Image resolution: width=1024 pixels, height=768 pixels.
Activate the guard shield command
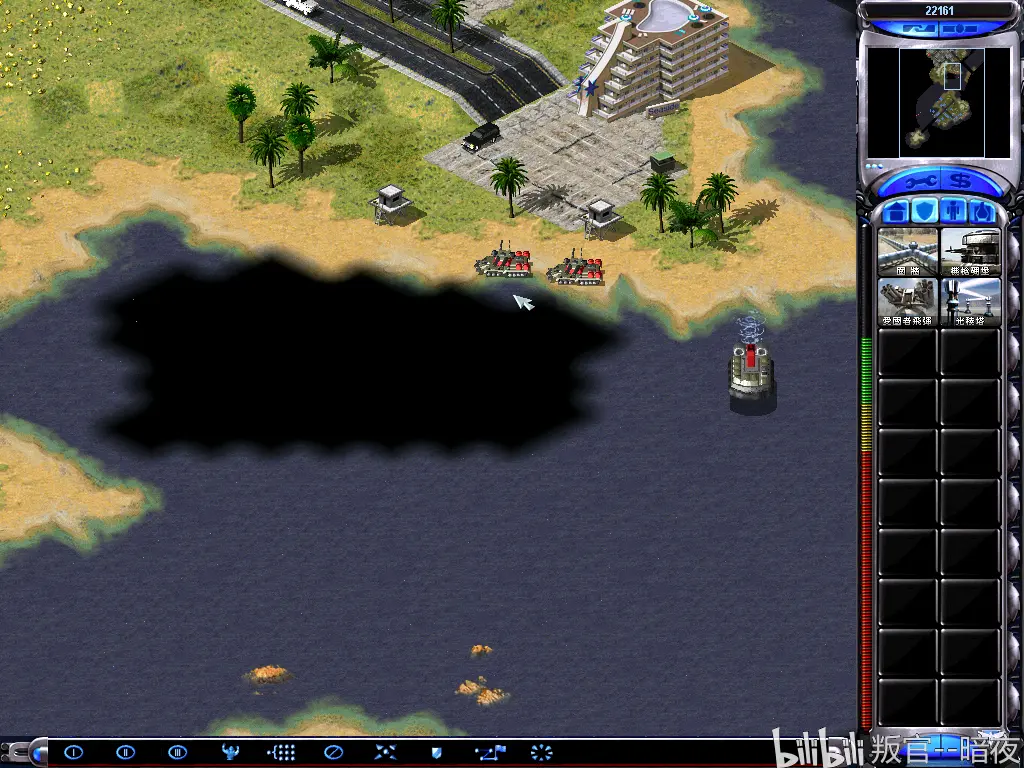coord(437,752)
